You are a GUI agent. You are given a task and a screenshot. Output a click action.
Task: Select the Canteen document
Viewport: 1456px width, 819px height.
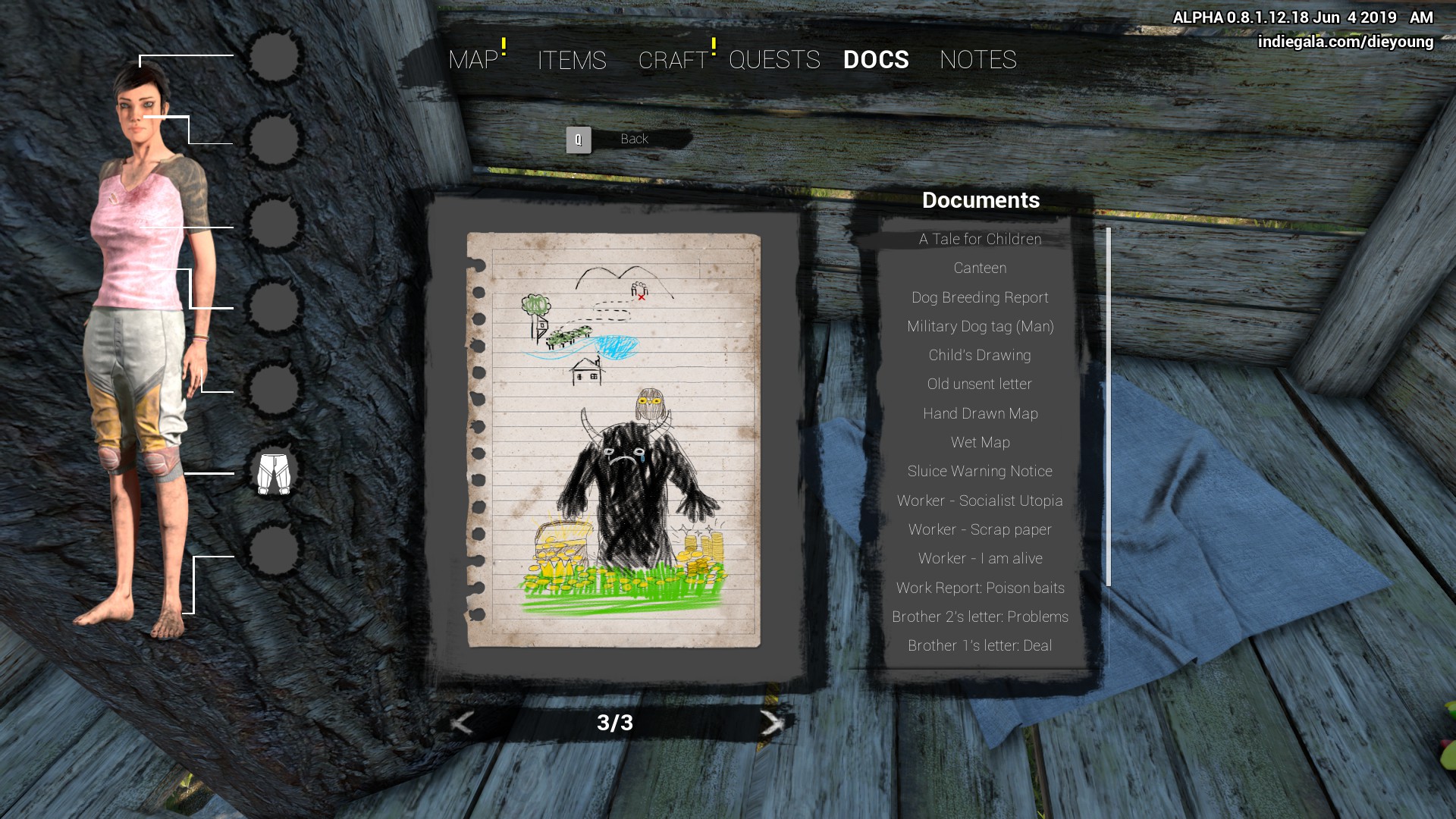[x=980, y=268]
